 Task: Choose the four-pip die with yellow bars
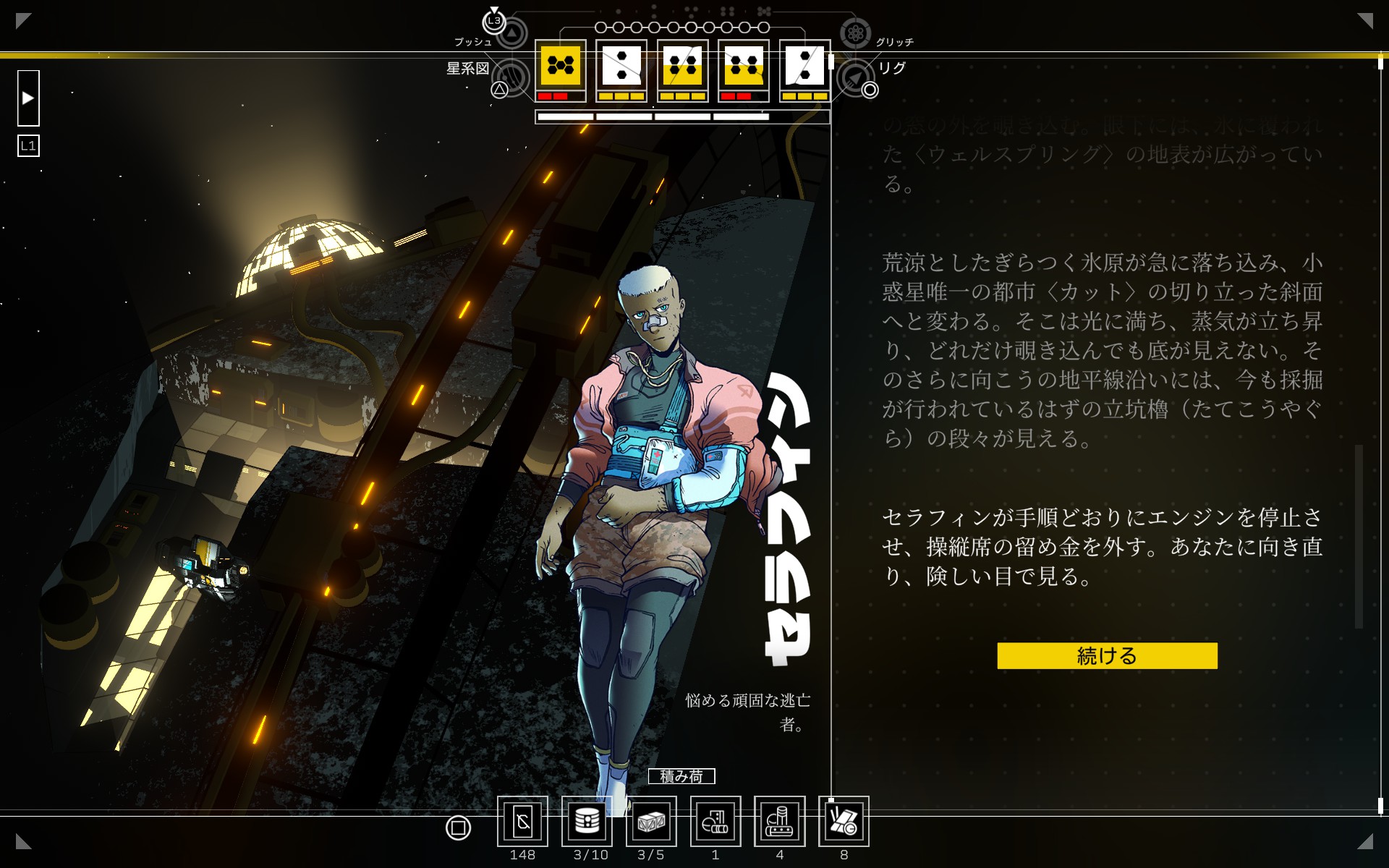[682, 67]
